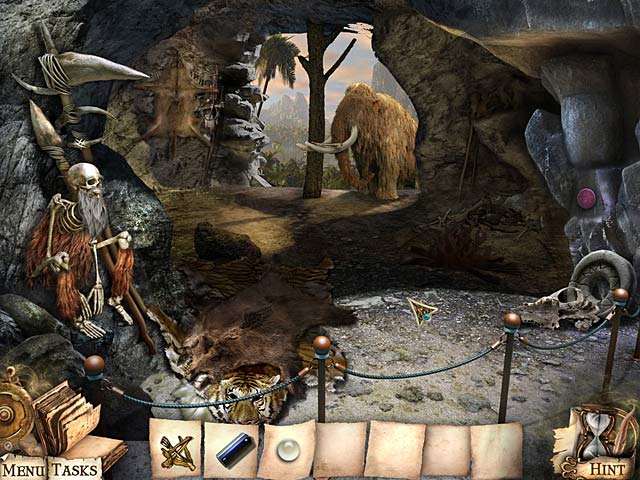The height and width of the screenshot is (480, 640).
Task: Show the Tasks list
Action: pos(73,469)
